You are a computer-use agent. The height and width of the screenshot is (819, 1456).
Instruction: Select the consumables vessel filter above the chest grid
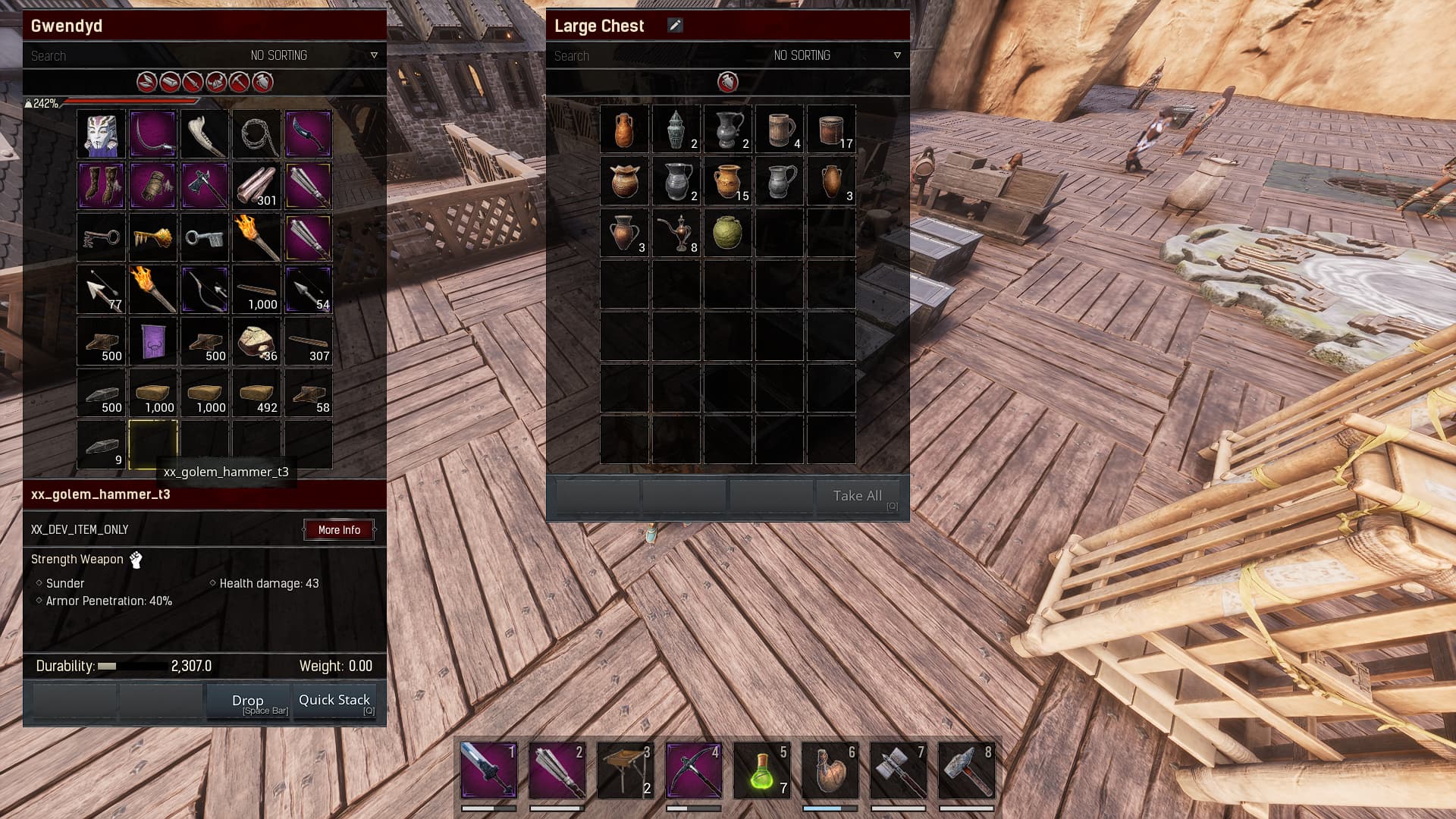pyautogui.click(x=726, y=83)
